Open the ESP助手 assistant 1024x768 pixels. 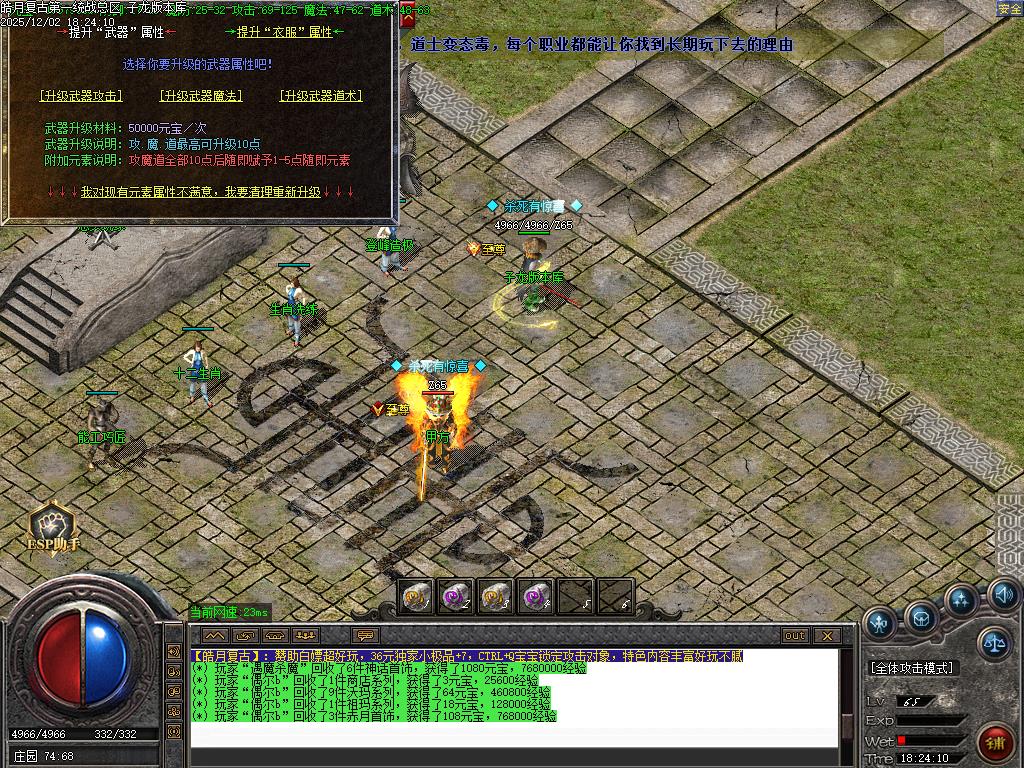pyautogui.click(x=52, y=527)
